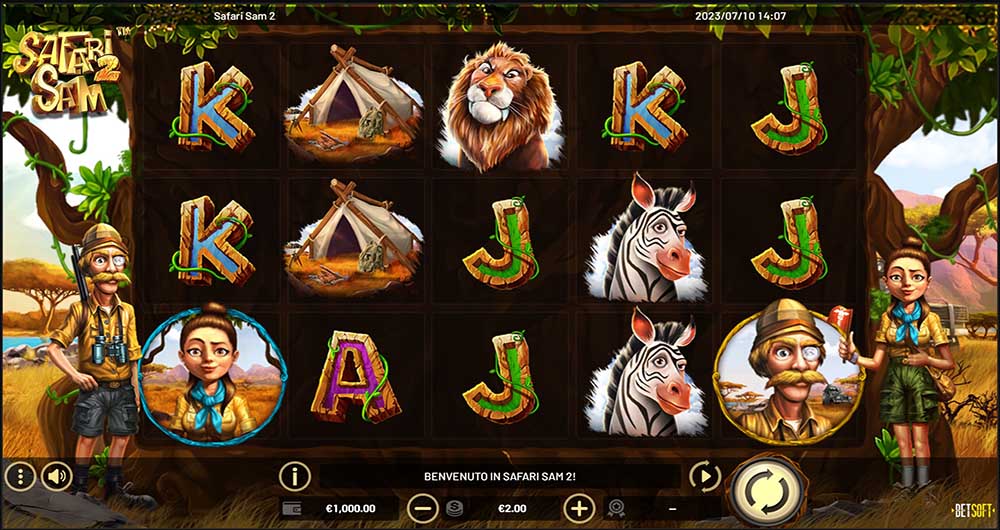Spin the reels with the large spin button
Viewport: 1000px width, 530px height.
tap(768, 490)
